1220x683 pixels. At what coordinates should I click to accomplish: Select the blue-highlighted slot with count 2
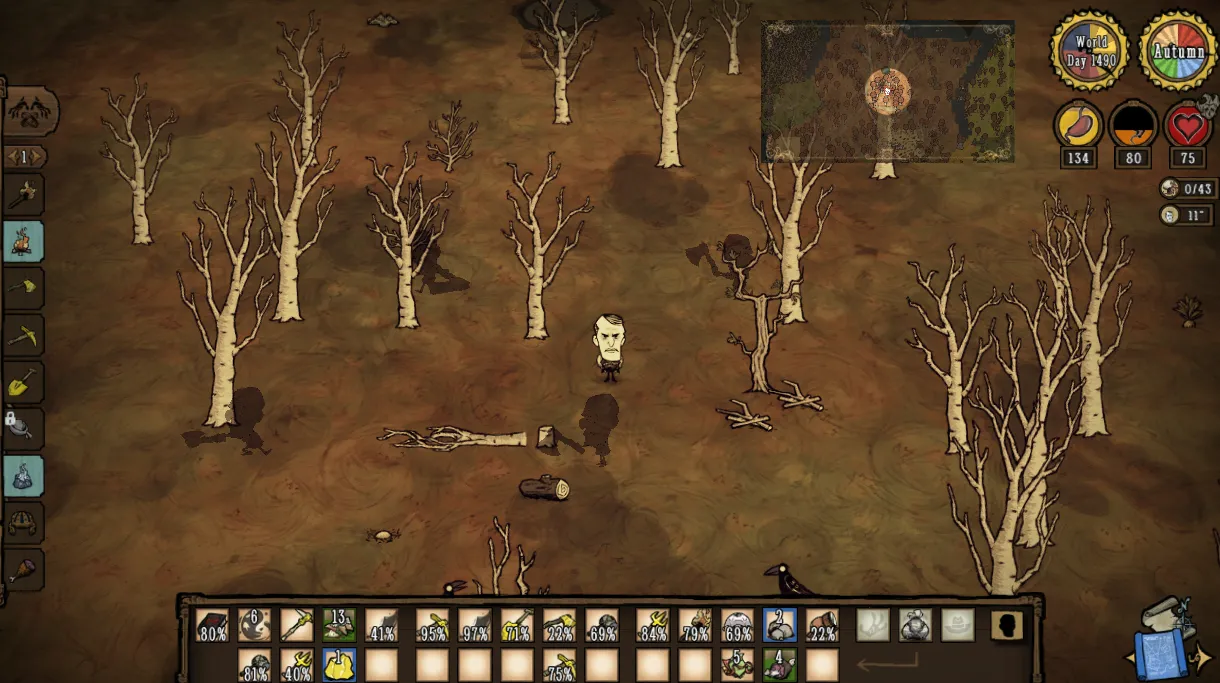pos(779,626)
